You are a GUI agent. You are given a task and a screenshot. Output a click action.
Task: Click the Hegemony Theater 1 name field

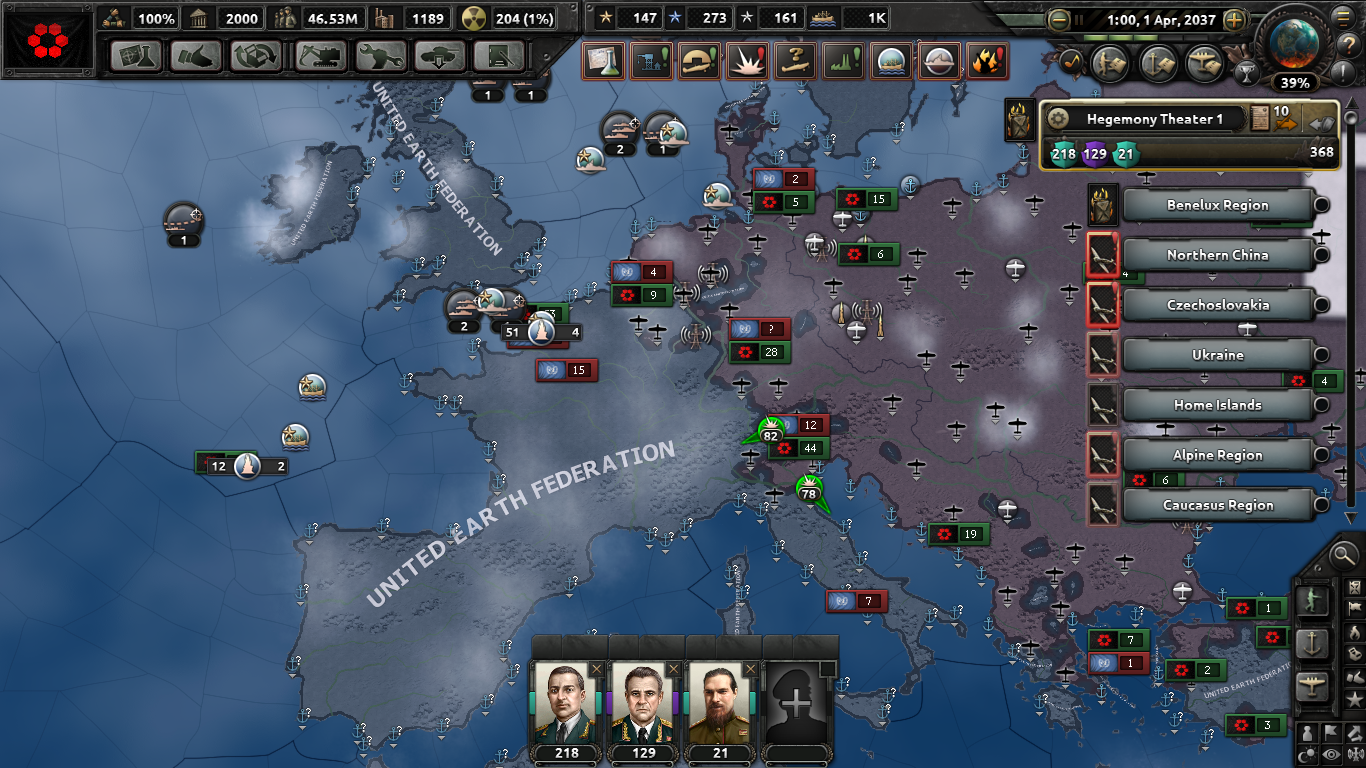[x=1155, y=118]
